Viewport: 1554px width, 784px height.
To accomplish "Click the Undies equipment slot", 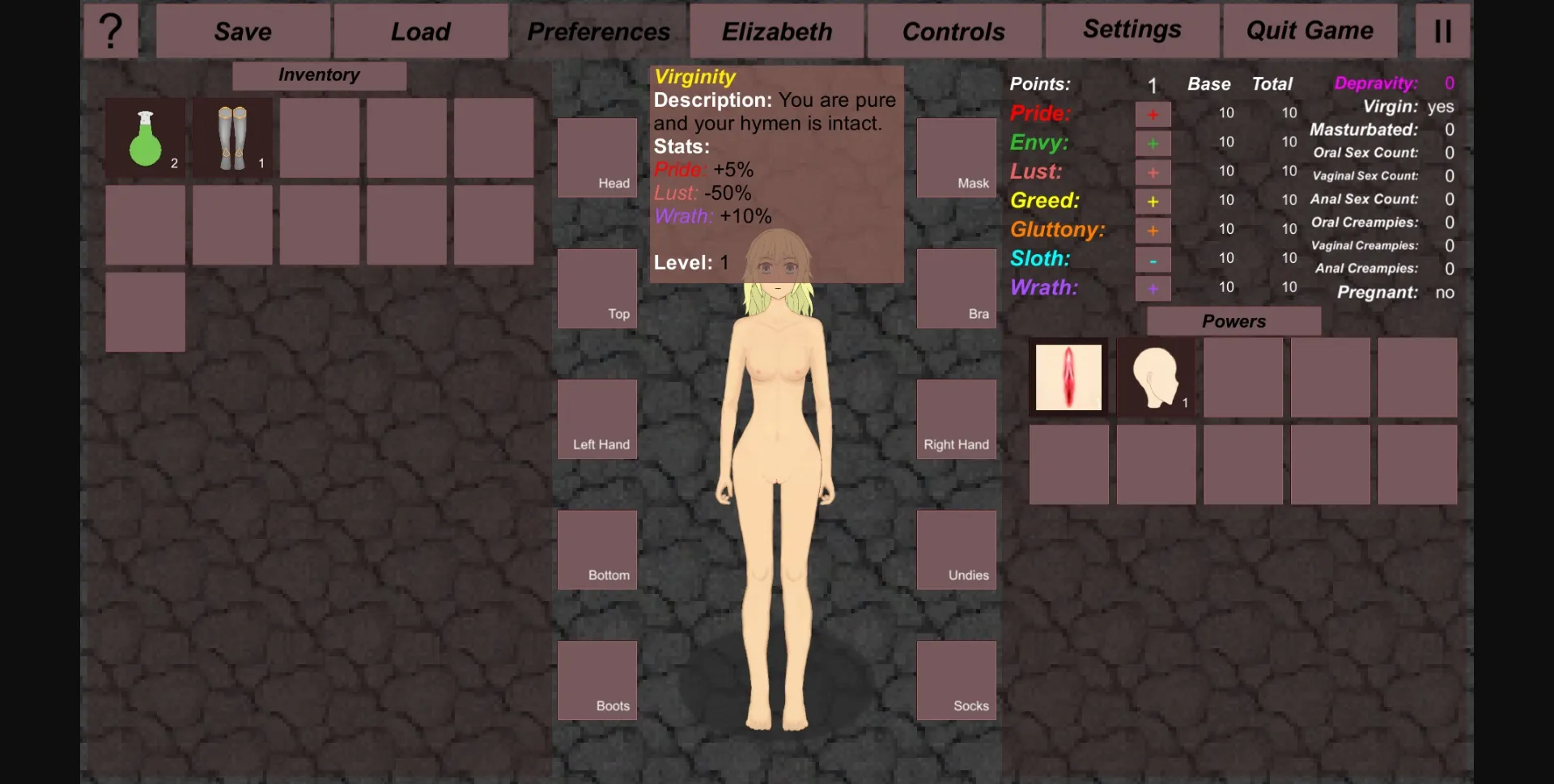I will point(957,549).
